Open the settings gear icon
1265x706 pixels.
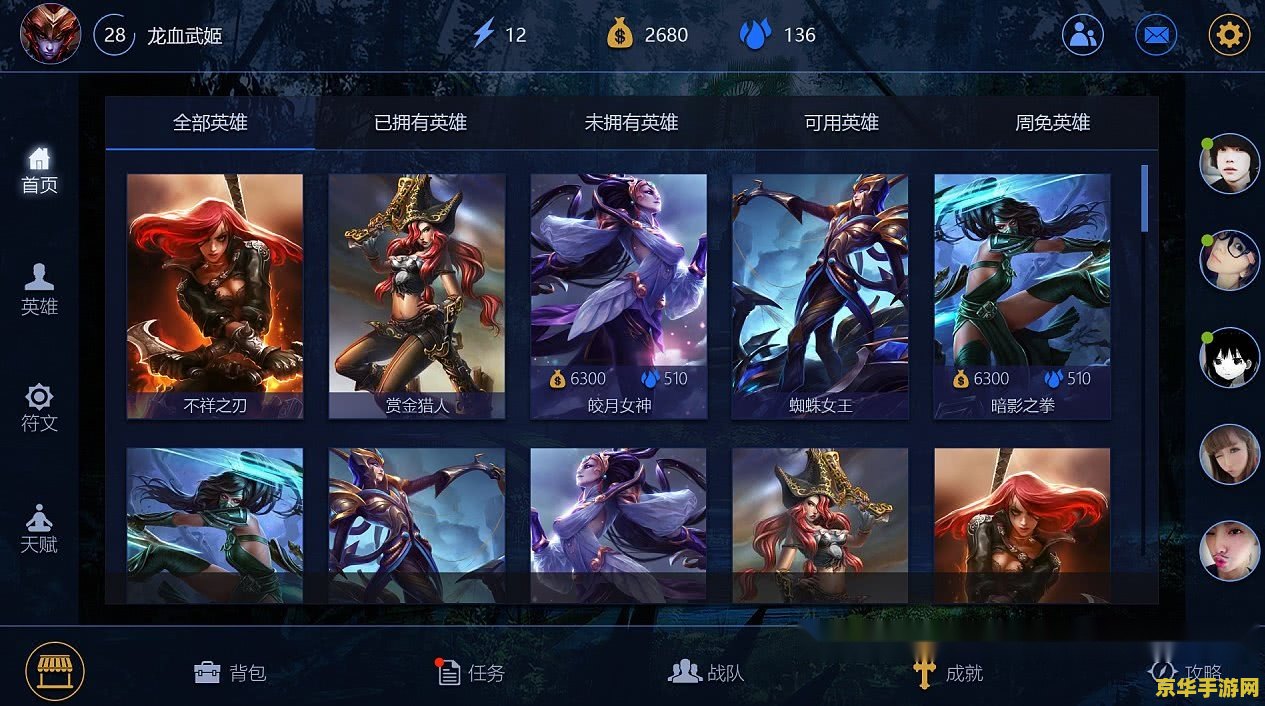point(1229,35)
